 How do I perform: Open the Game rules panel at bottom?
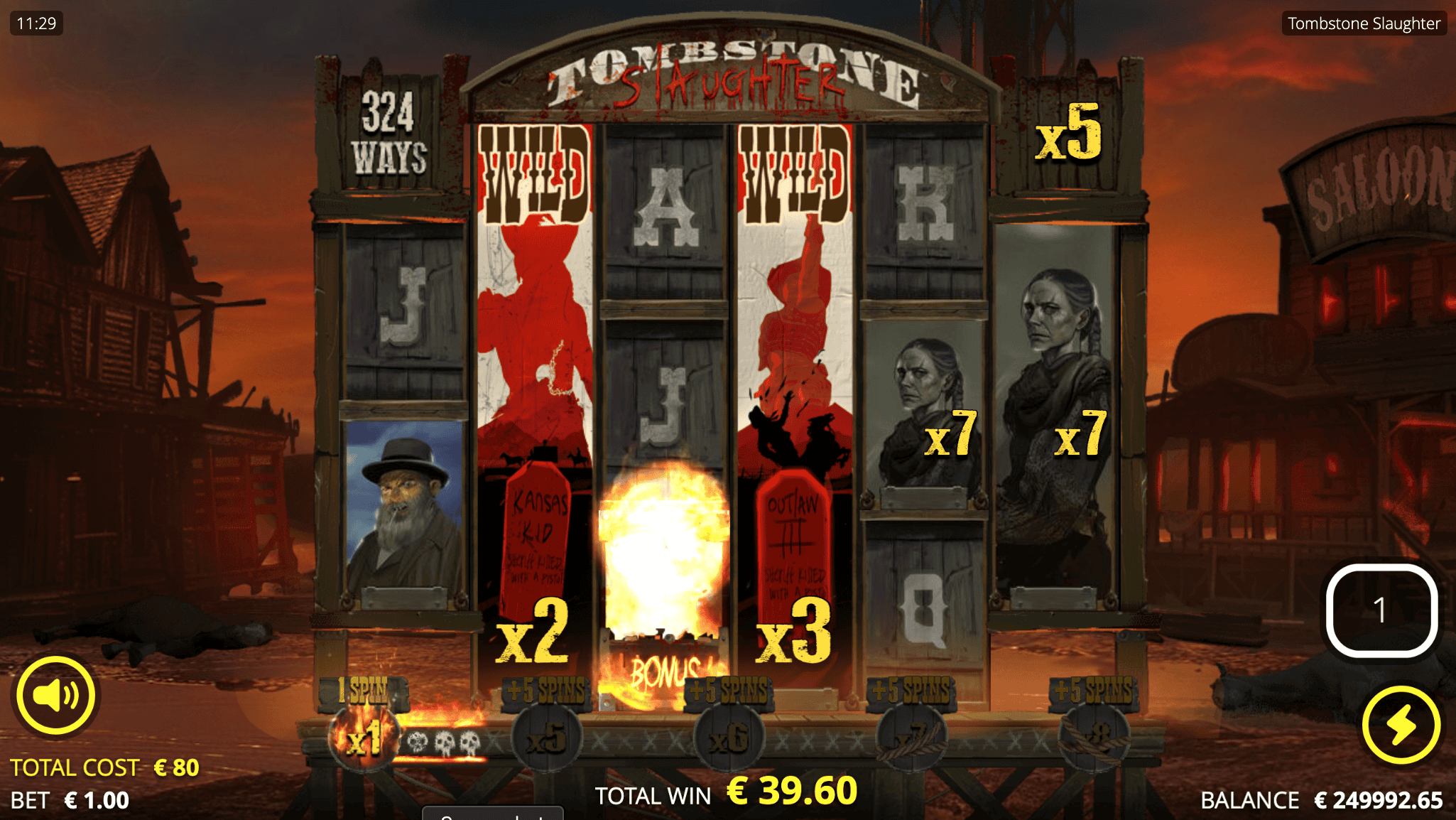pos(491,816)
